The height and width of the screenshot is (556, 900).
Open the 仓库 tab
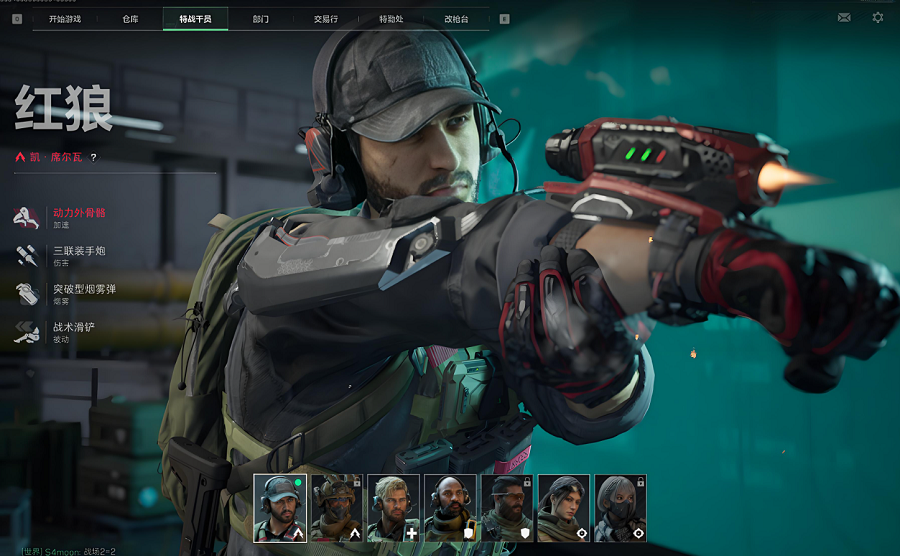coord(130,18)
